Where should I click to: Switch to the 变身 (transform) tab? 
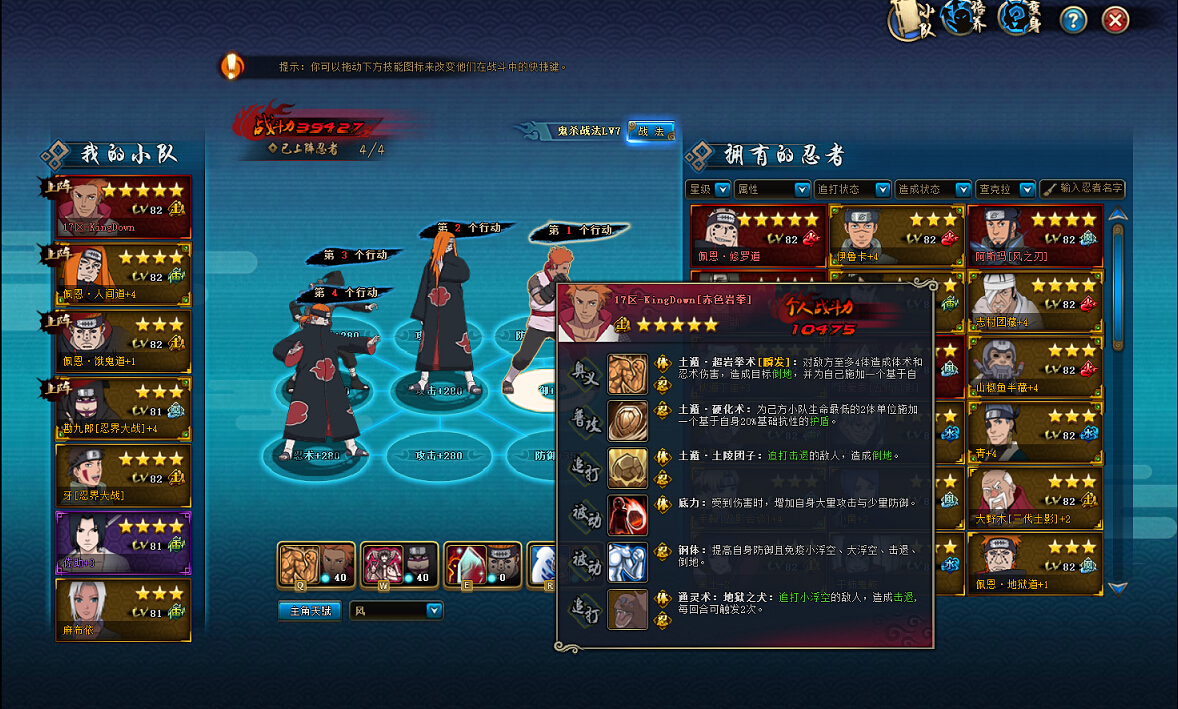point(1020,18)
